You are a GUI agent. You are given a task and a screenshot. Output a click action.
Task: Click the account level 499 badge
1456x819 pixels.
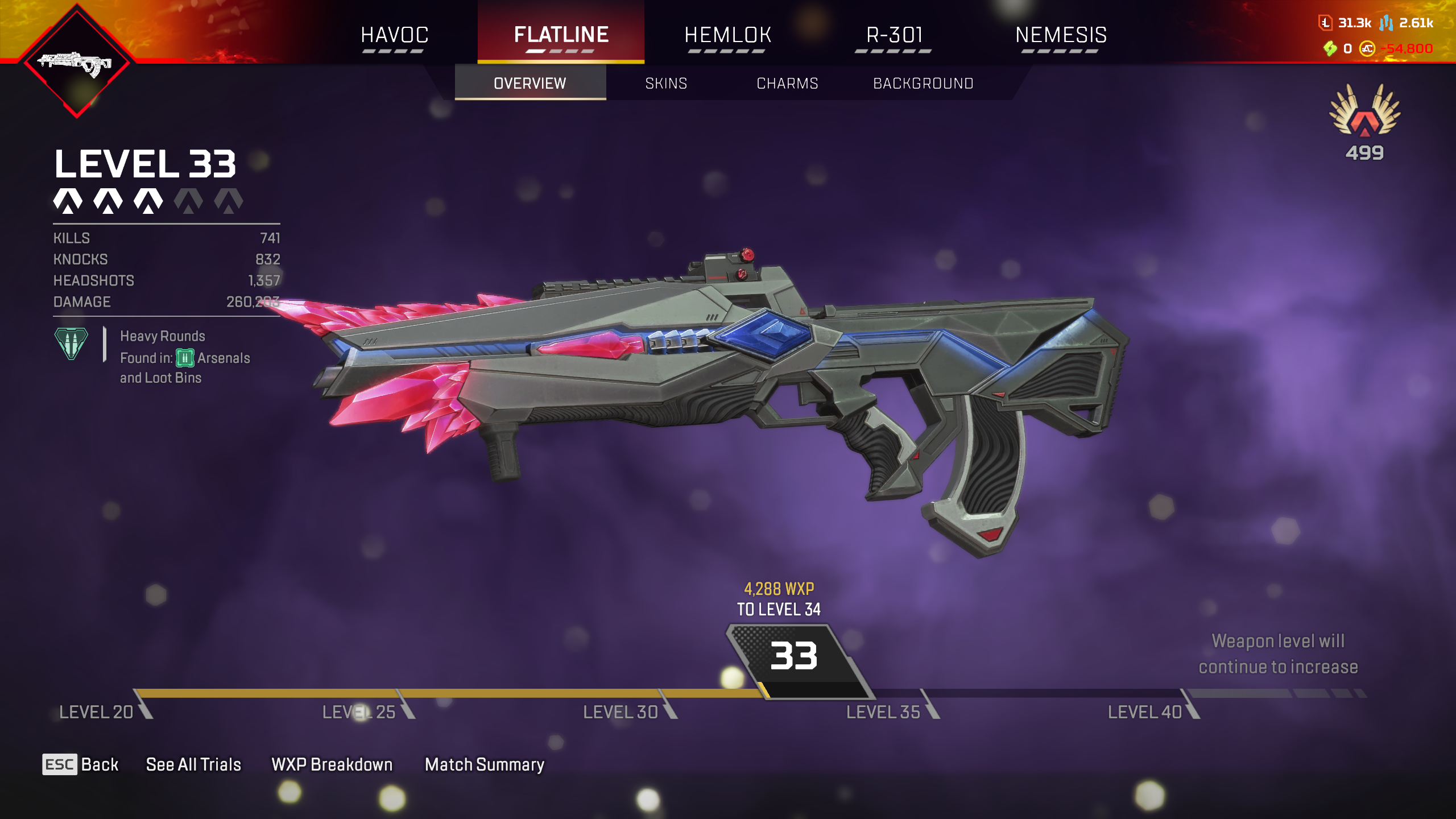click(1364, 121)
